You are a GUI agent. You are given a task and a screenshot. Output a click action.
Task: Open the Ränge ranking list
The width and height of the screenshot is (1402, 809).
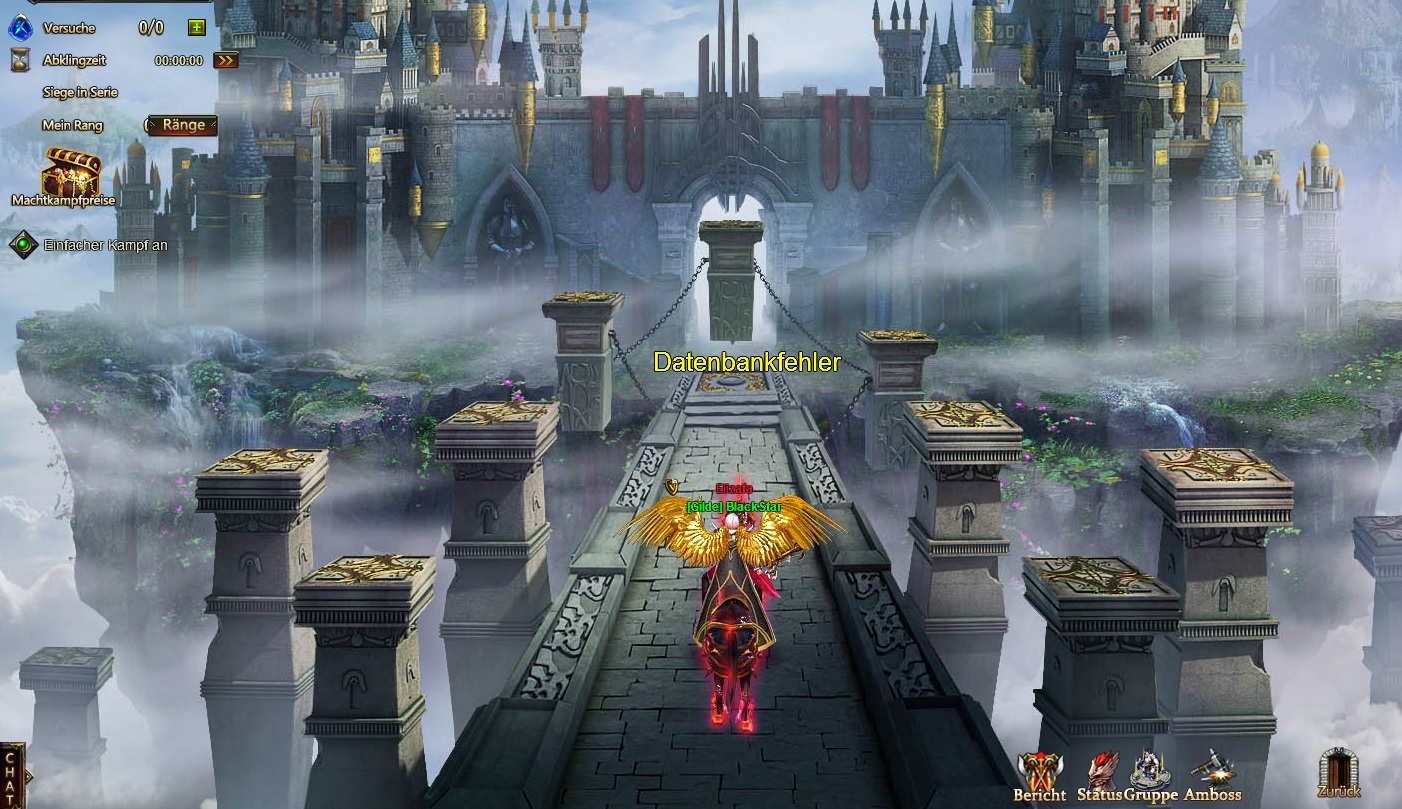(x=183, y=125)
